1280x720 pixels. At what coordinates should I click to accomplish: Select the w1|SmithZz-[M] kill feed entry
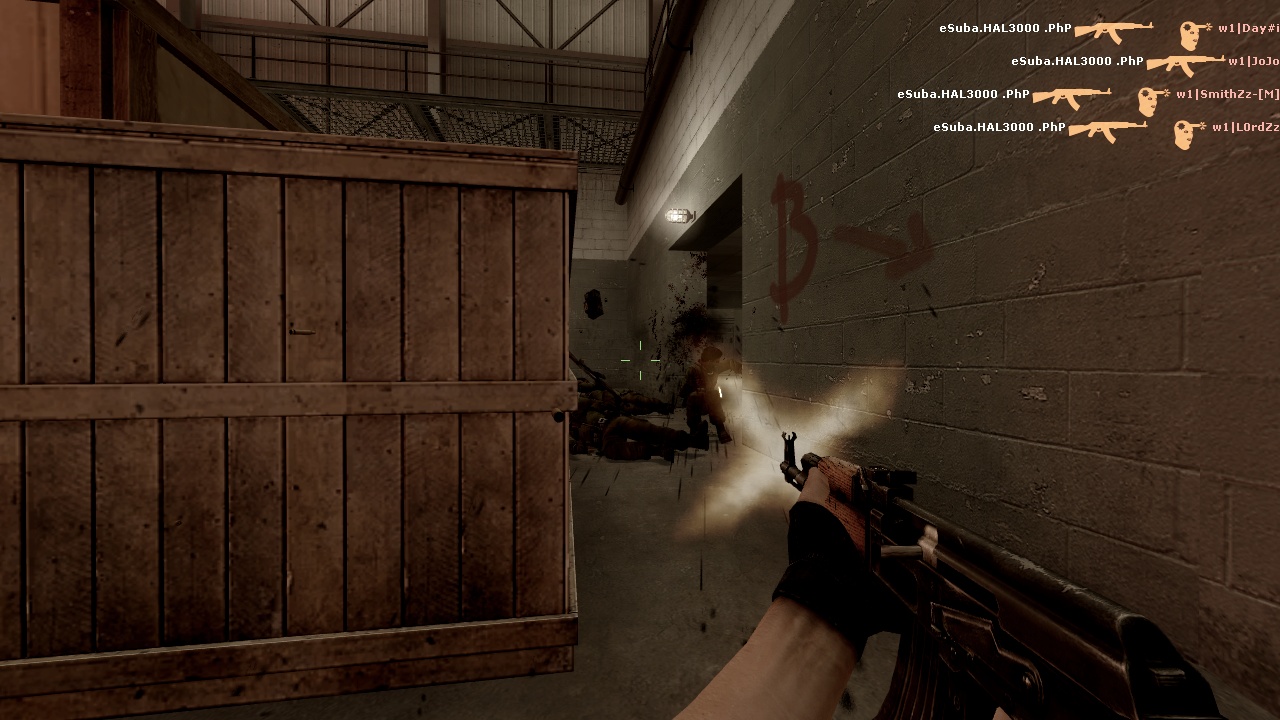1088,95
